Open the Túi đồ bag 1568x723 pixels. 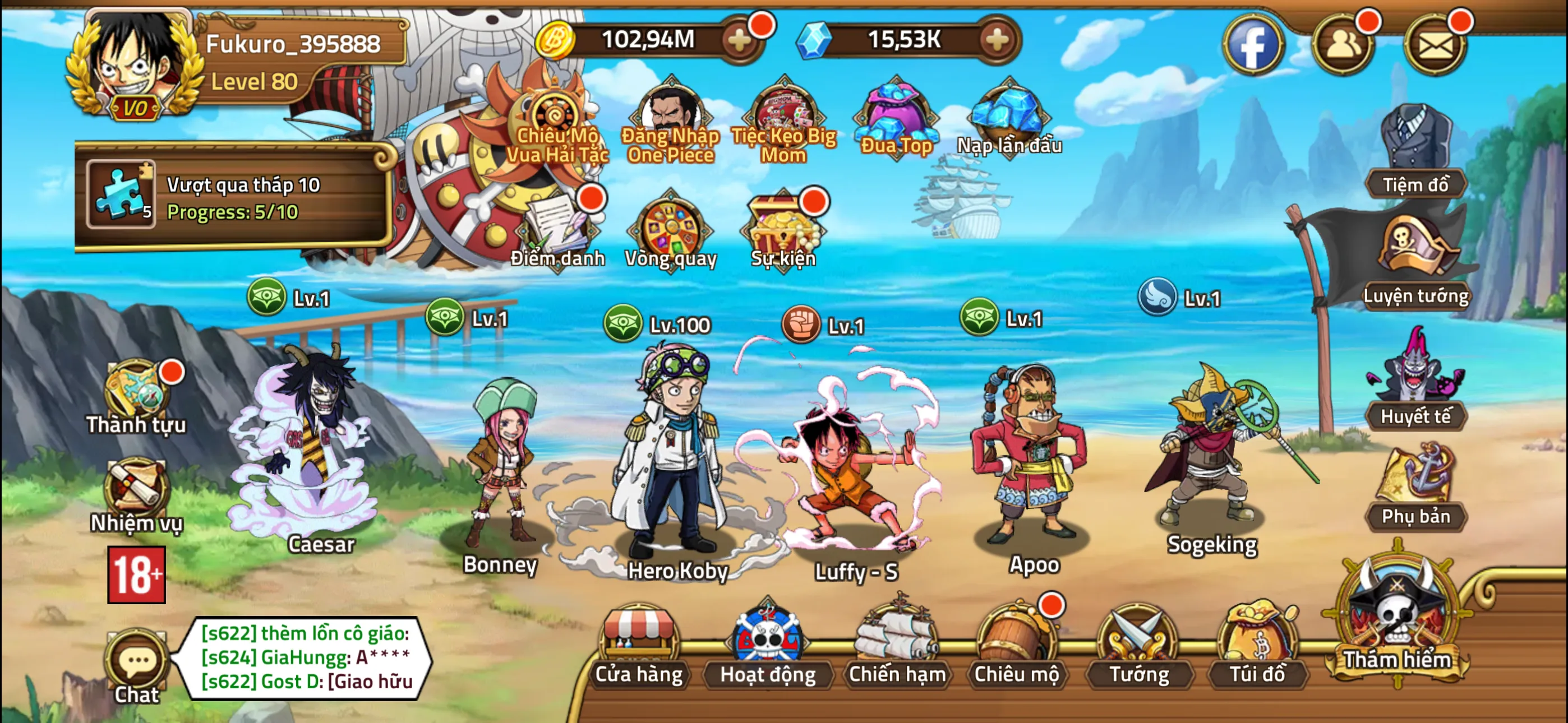click(1257, 646)
